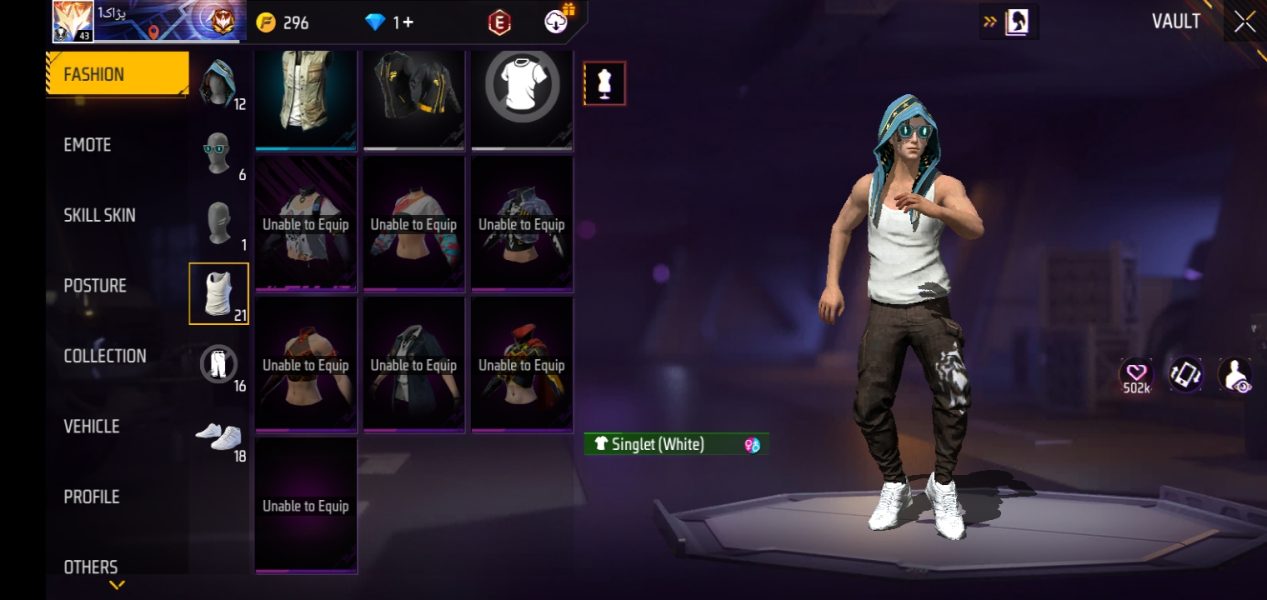
Task: Select the Others category
Action: point(90,567)
